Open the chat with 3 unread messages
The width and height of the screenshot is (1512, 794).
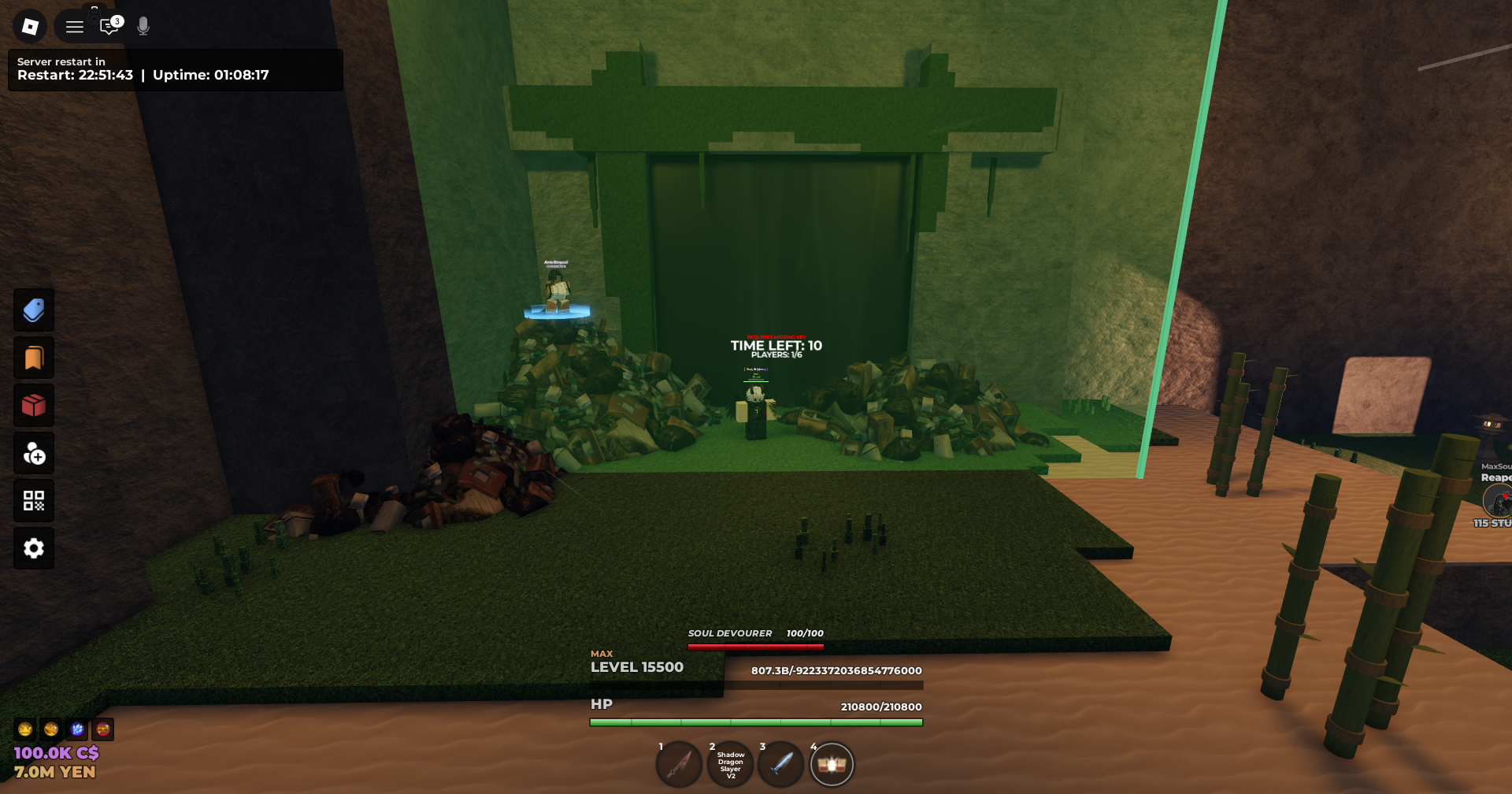(109, 26)
